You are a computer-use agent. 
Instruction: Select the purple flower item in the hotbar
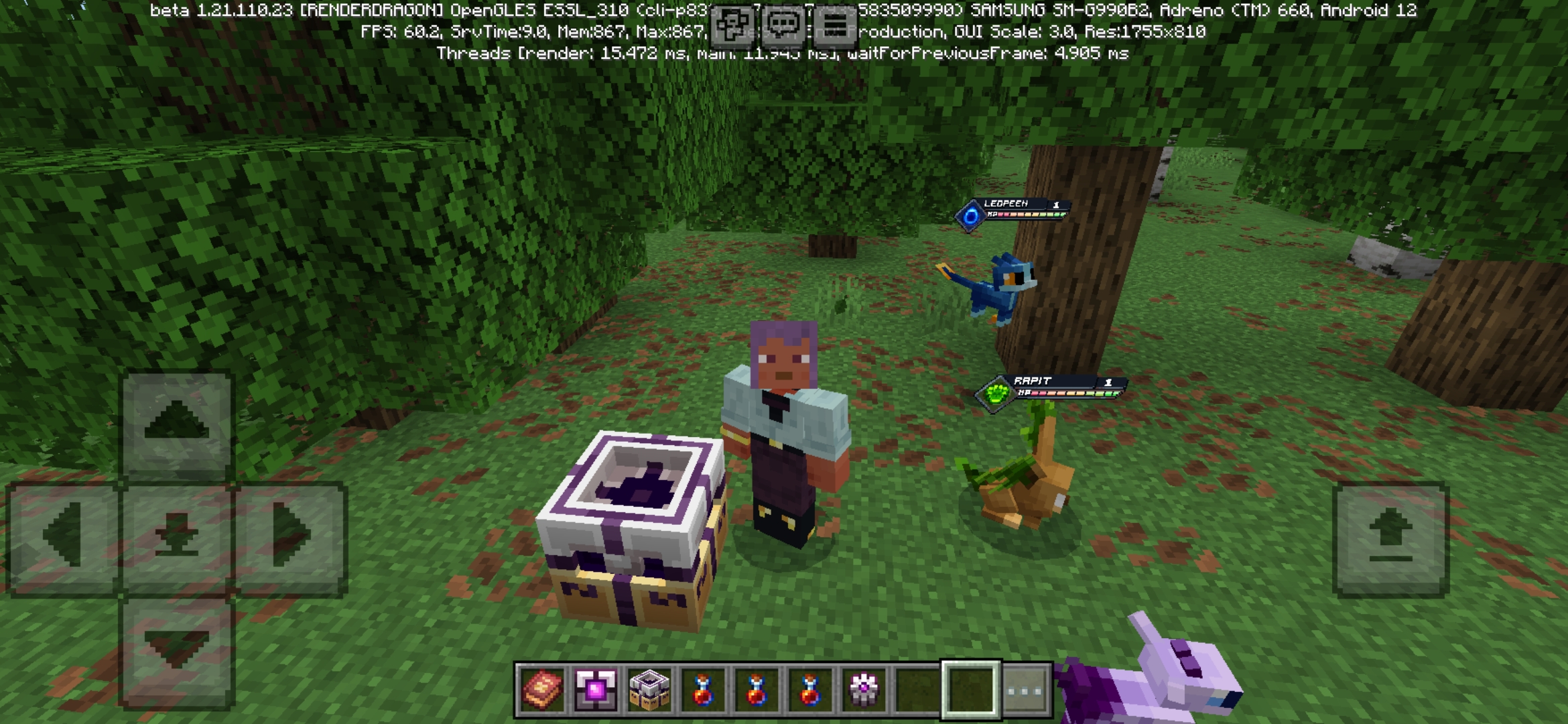pyautogui.click(x=862, y=687)
